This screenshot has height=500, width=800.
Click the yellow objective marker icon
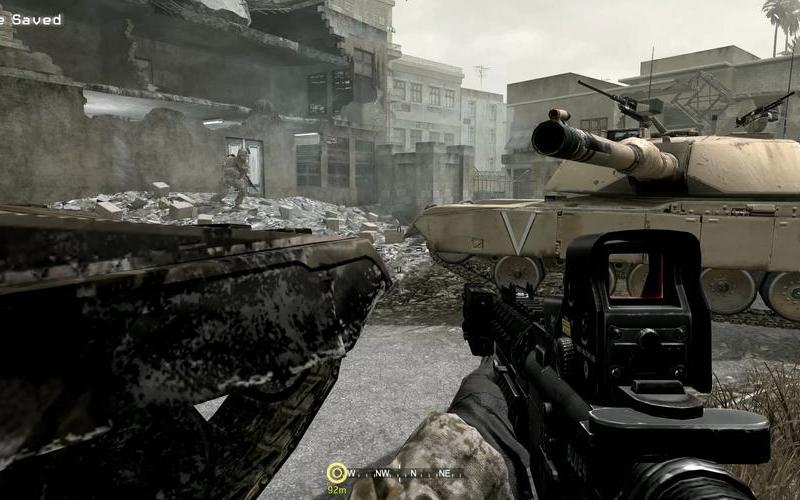337,472
